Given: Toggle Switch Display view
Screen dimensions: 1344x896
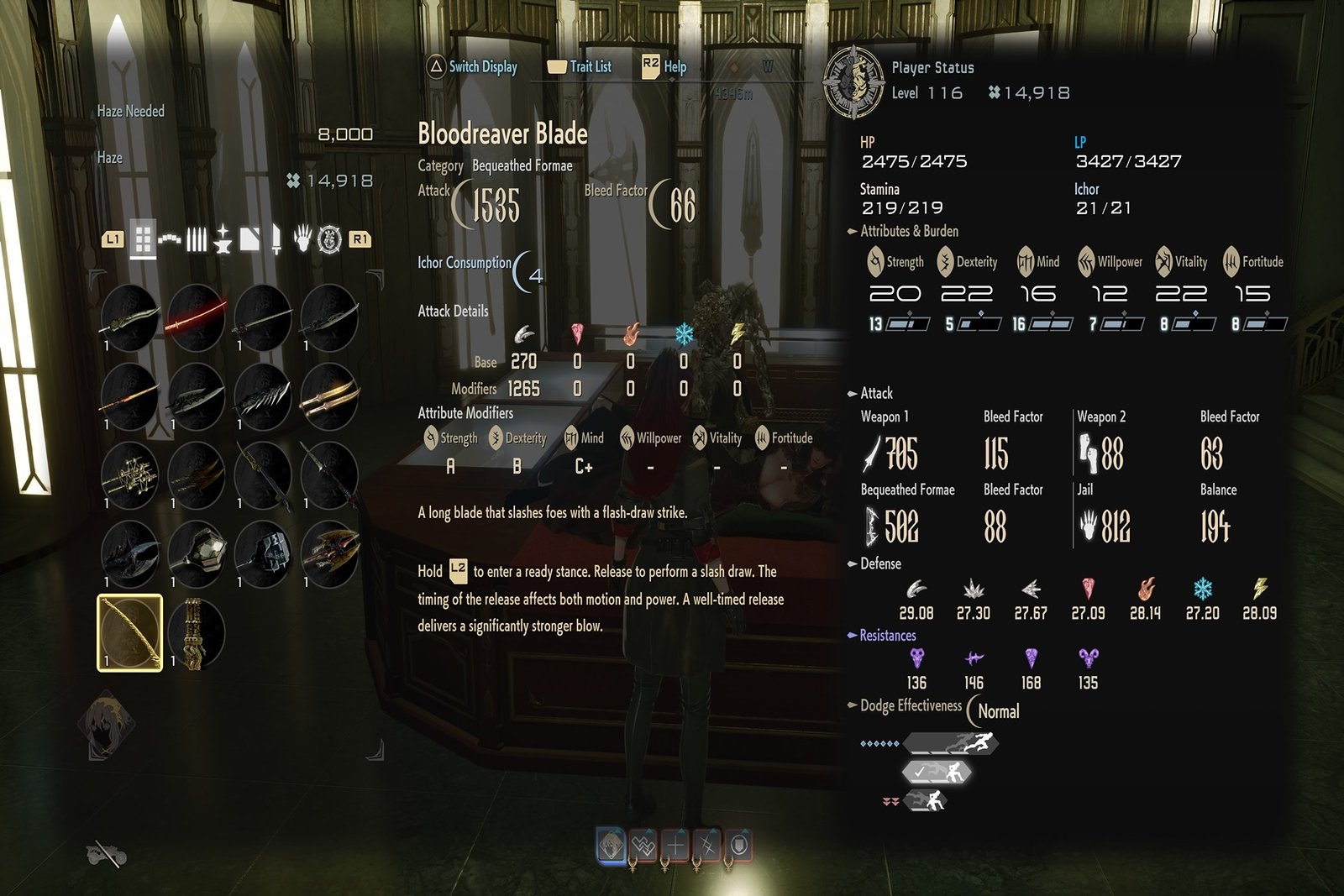Looking at the screenshot, I should [x=472, y=66].
